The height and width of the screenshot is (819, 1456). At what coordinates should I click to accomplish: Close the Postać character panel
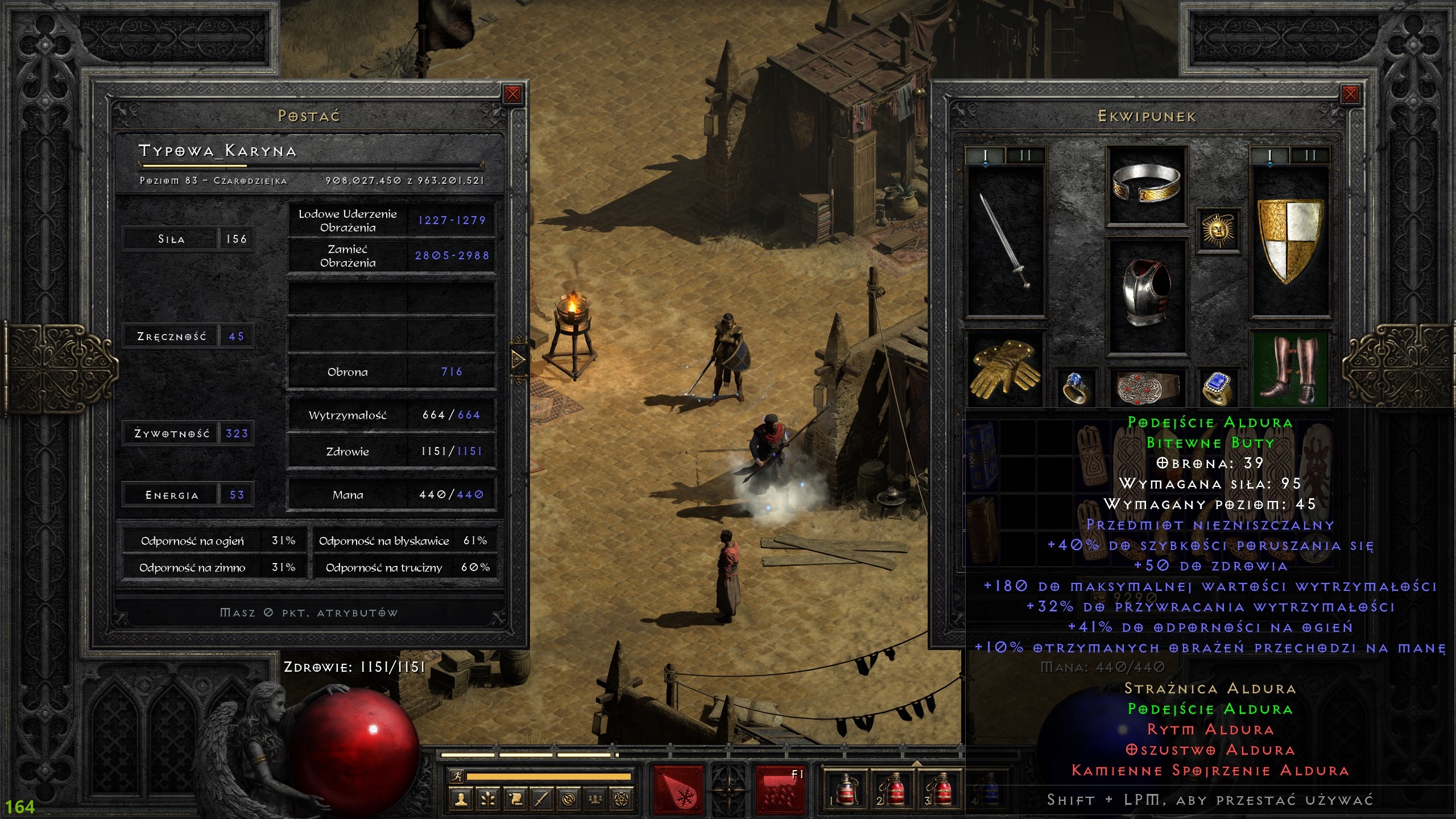[512, 94]
